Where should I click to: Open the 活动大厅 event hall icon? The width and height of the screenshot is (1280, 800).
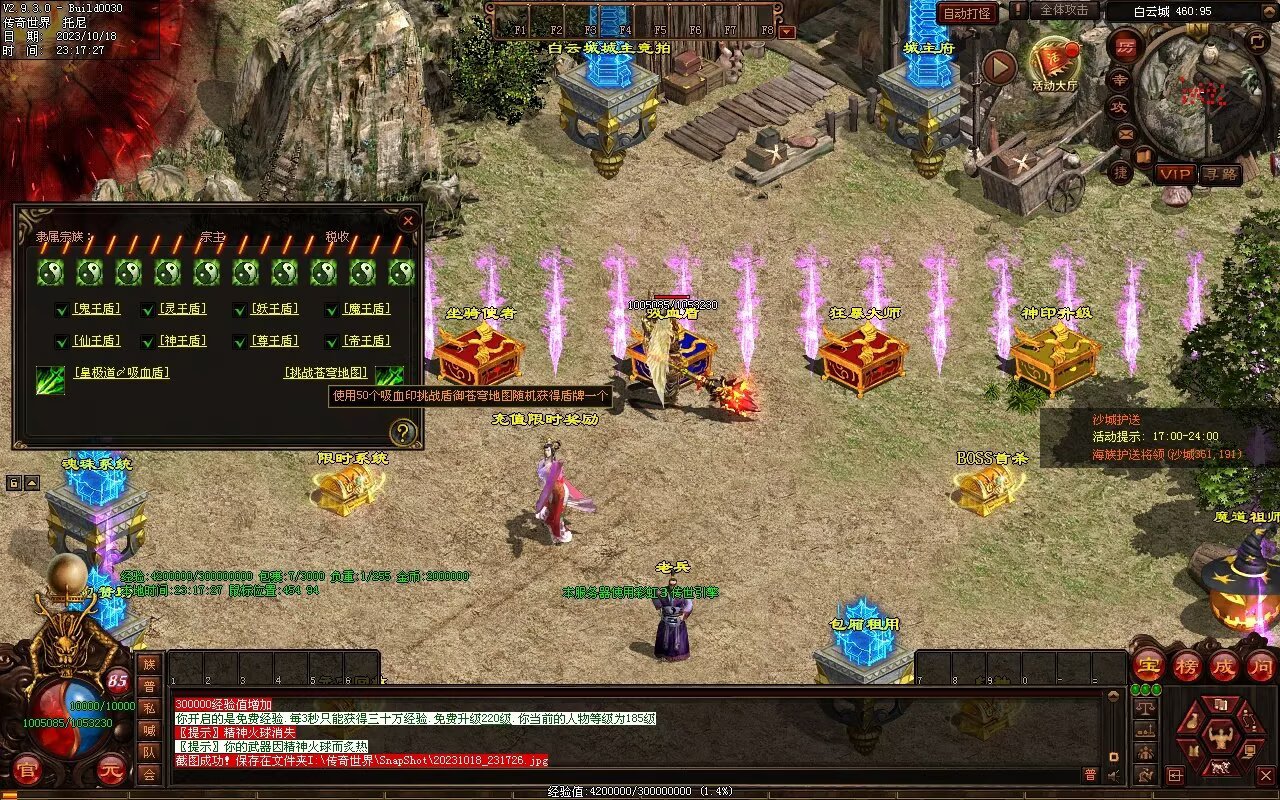click(x=1054, y=63)
